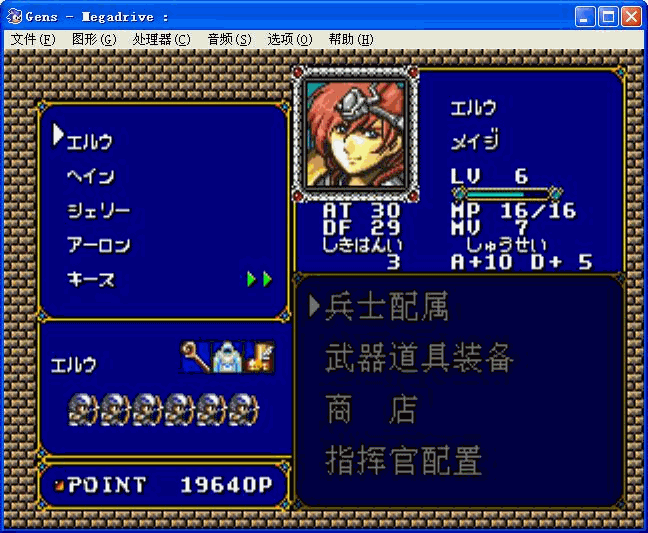Enter the 商店 shop
The height and width of the screenshot is (533, 648).
370,409
